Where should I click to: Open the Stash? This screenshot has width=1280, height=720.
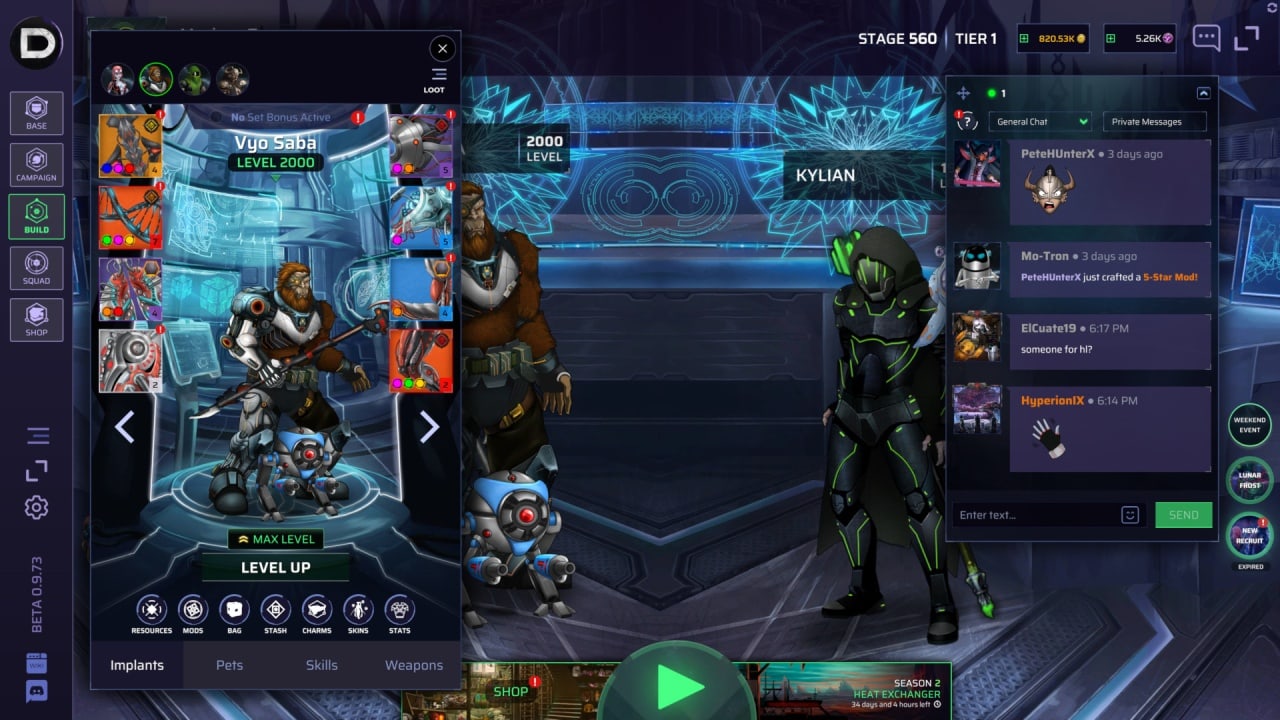click(275, 610)
